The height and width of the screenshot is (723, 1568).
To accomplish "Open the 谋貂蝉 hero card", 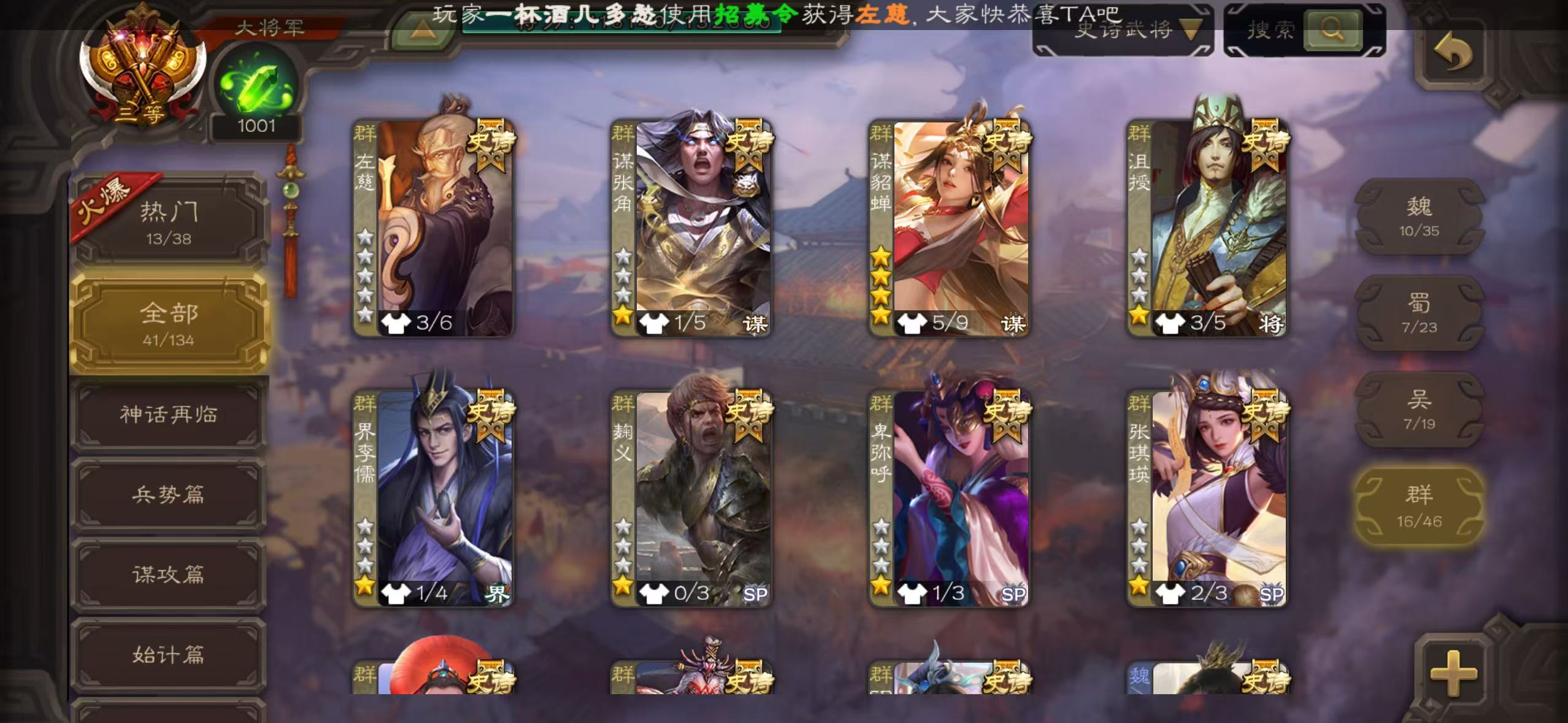I will [949, 228].
